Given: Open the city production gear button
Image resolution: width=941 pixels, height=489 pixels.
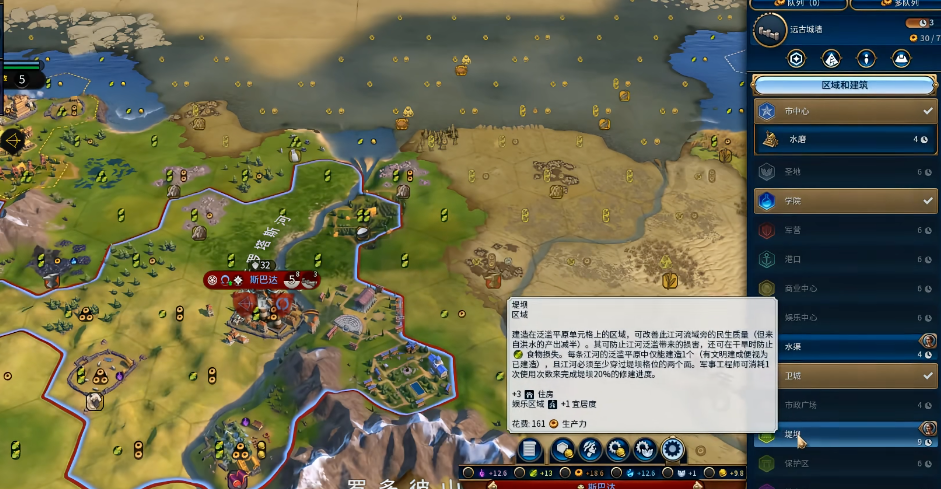Looking at the screenshot, I should click(x=672, y=449).
